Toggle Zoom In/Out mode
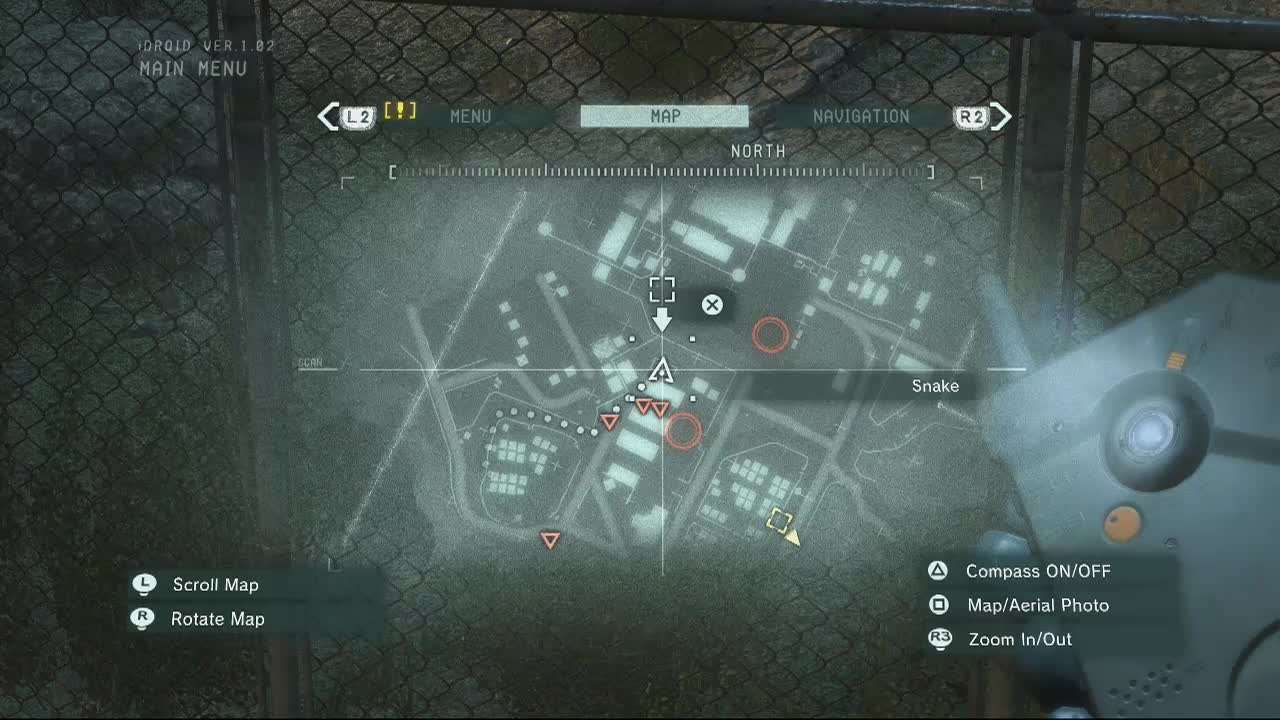The height and width of the screenshot is (720, 1280). coord(1018,638)
